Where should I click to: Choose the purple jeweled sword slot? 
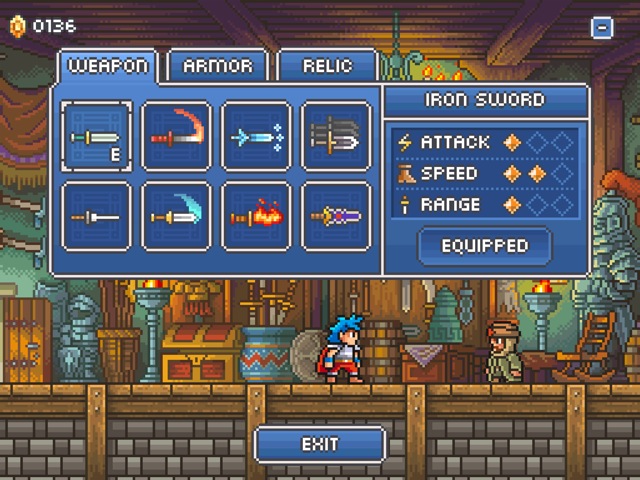[336, 215]
